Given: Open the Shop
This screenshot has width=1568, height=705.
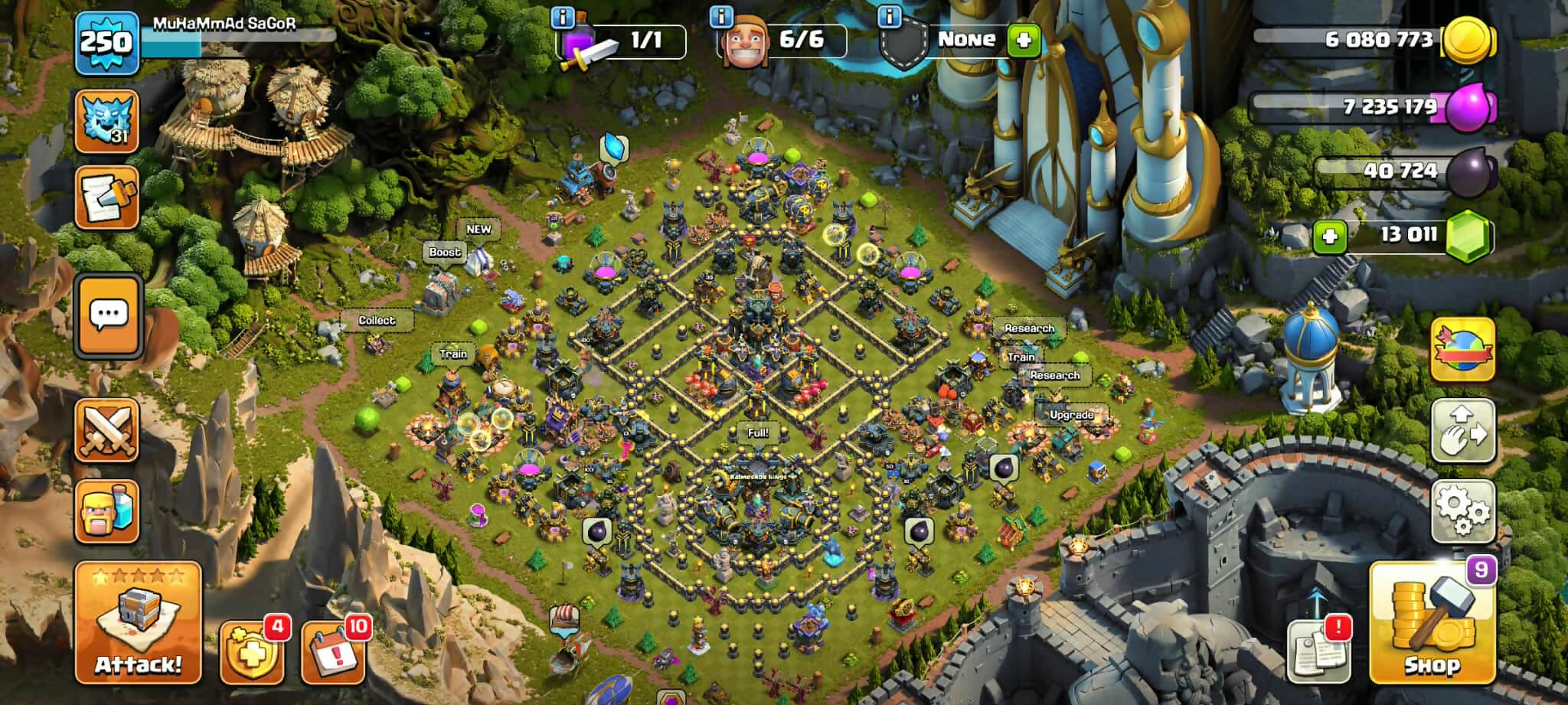Looking at the screenshot, I should (1431, 622).
